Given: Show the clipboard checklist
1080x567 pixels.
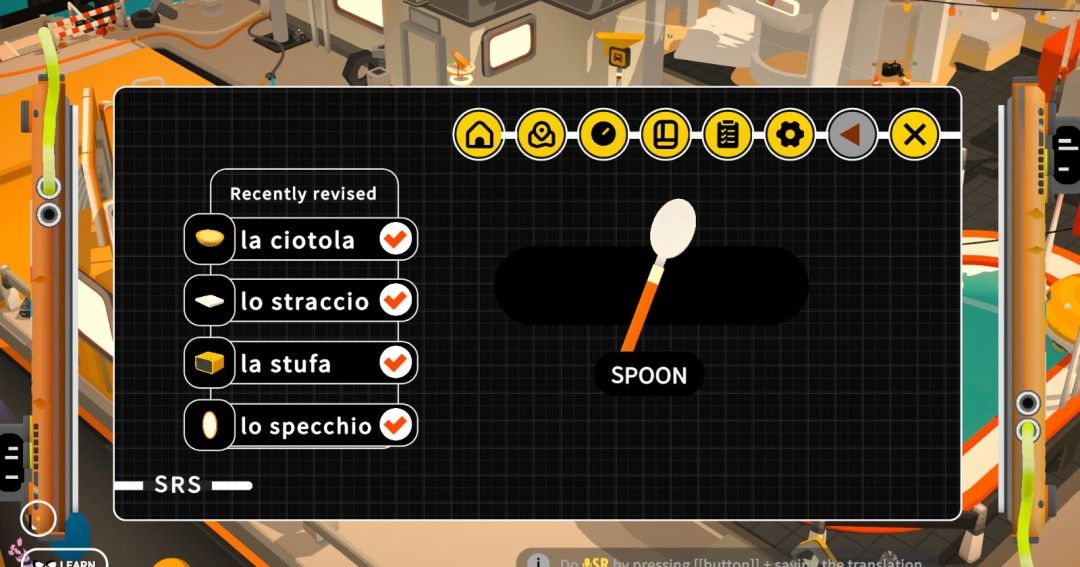Looking at the screenshot, I should coord(727,134).
